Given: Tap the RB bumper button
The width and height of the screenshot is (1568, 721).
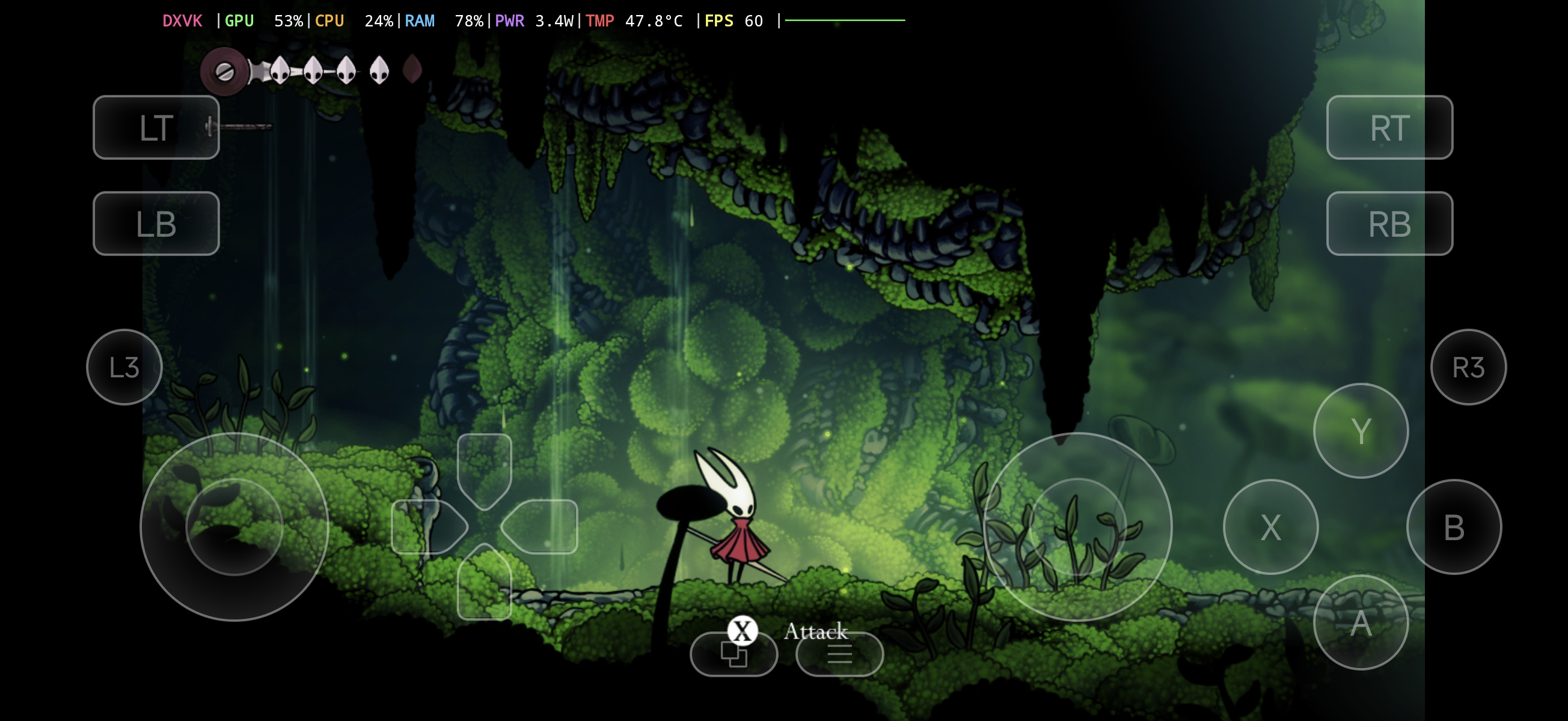Looking at the screenshot, I should (x=1389, y=224).
